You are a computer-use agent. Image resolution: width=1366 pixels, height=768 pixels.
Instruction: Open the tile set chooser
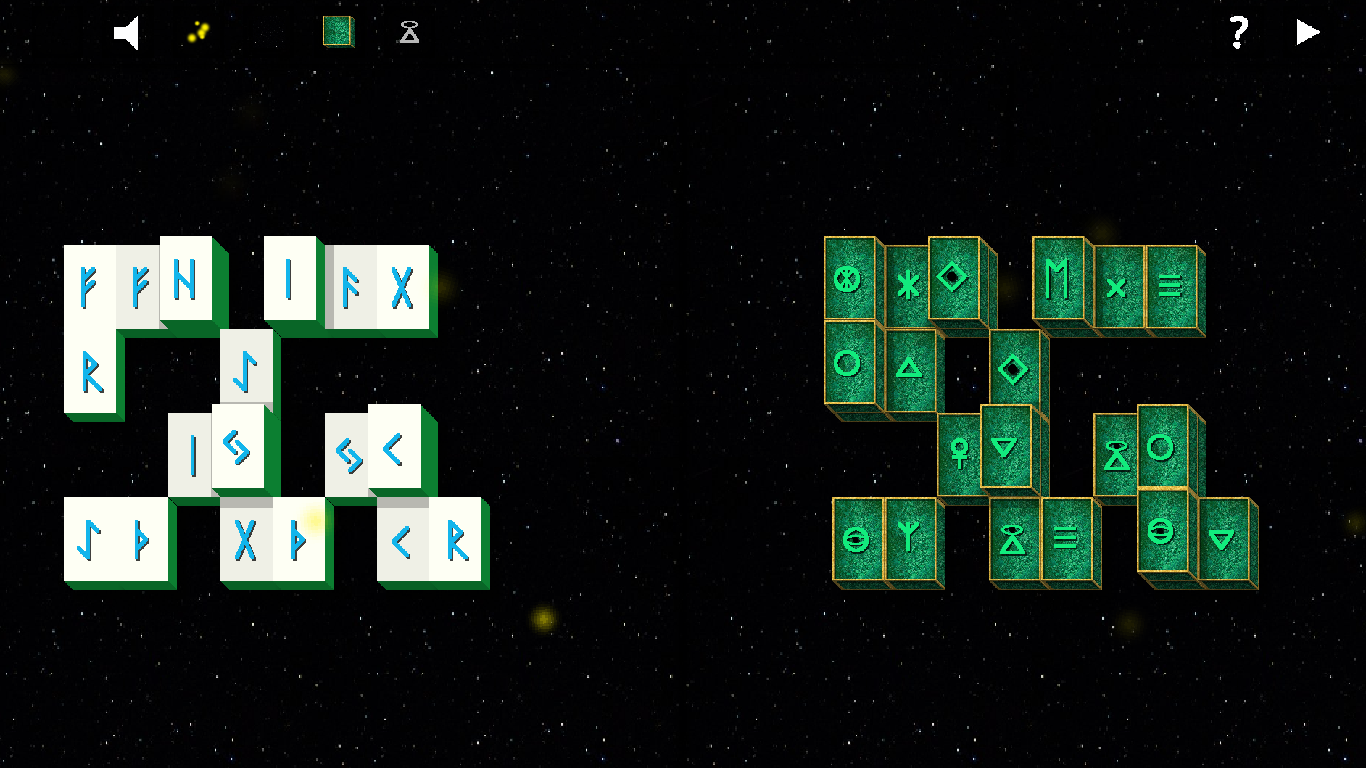pos(337,32)
